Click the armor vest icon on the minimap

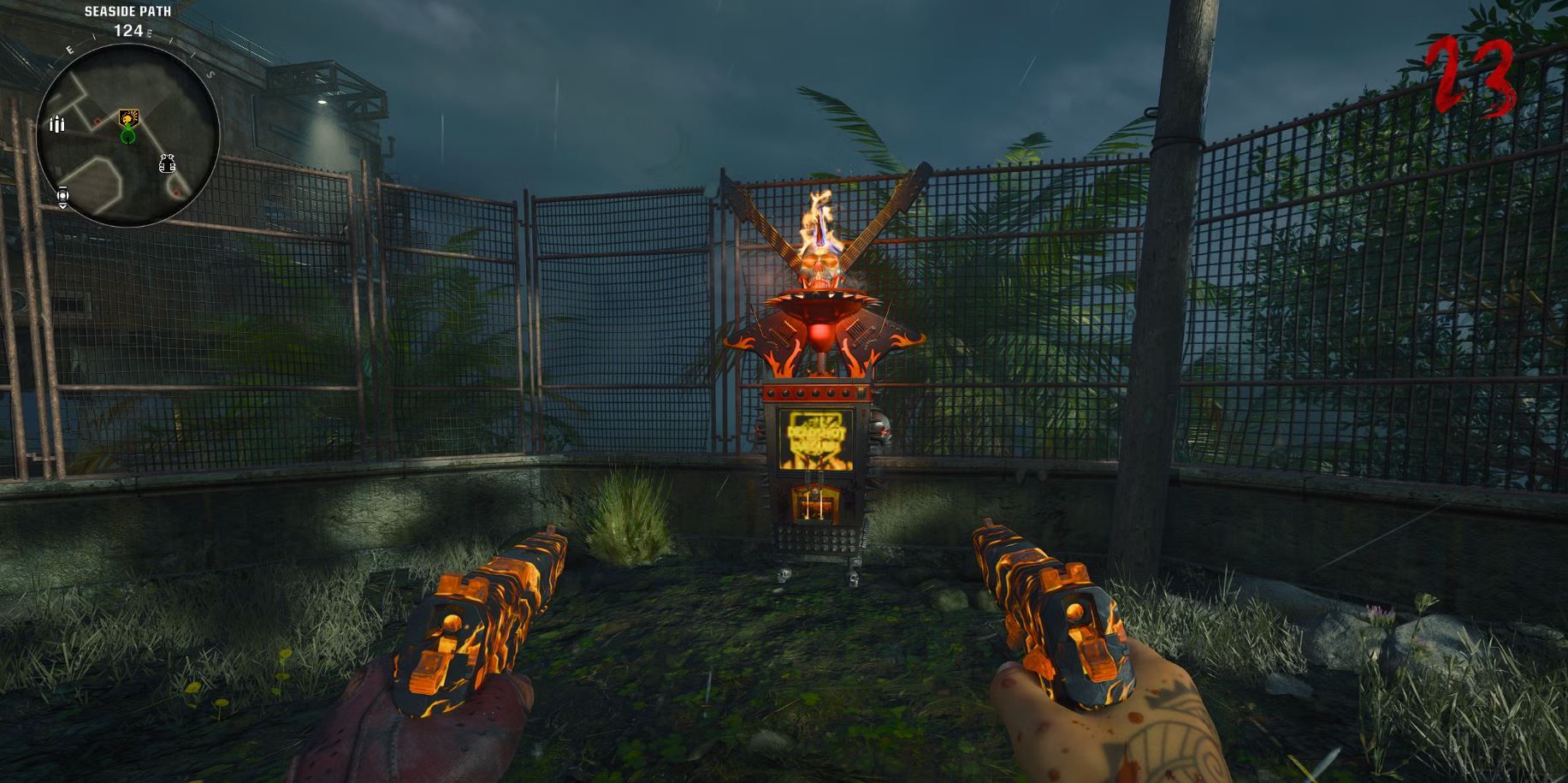168,164
